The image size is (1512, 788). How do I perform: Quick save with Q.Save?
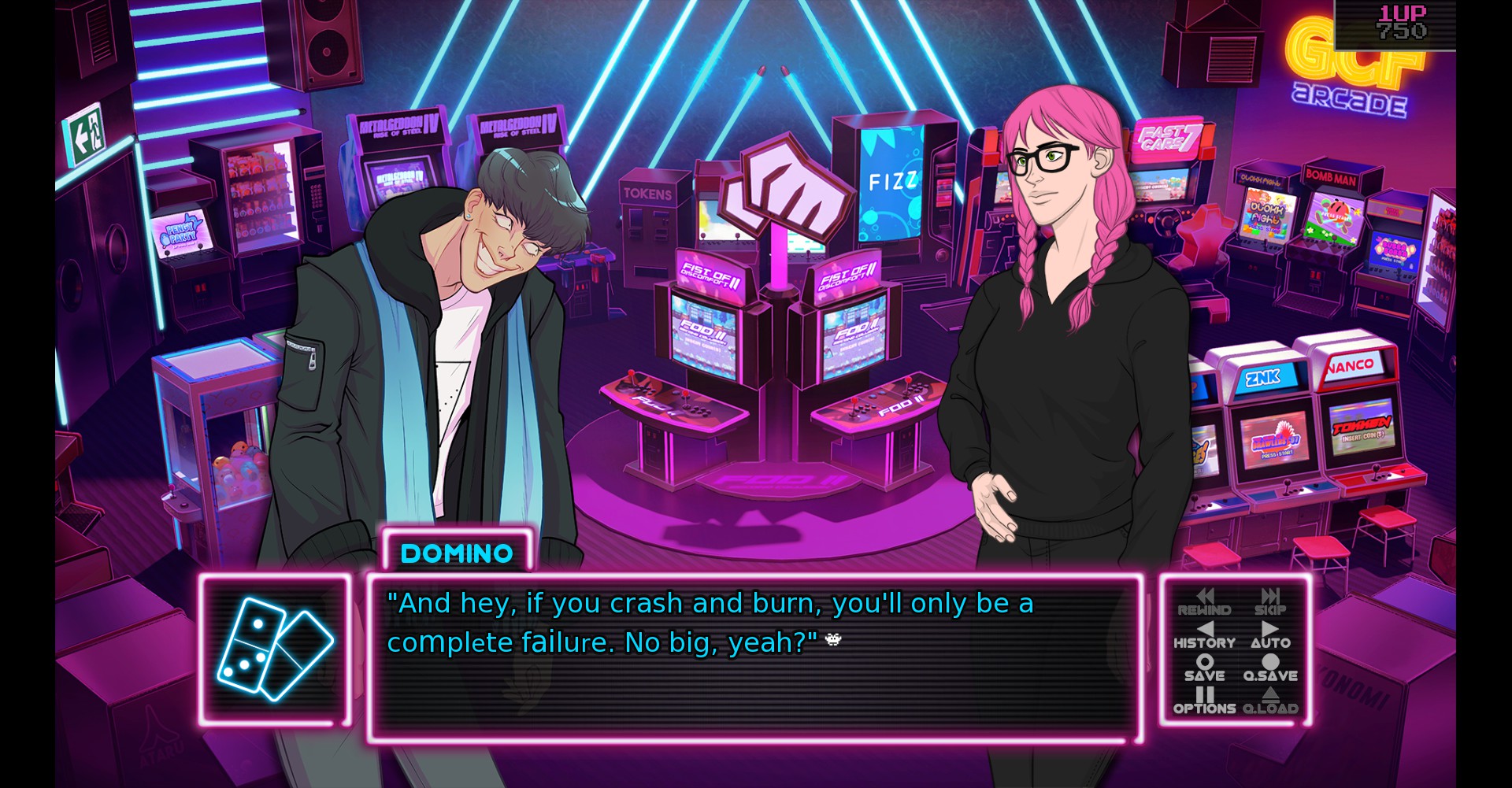[x=1270, y=668]
